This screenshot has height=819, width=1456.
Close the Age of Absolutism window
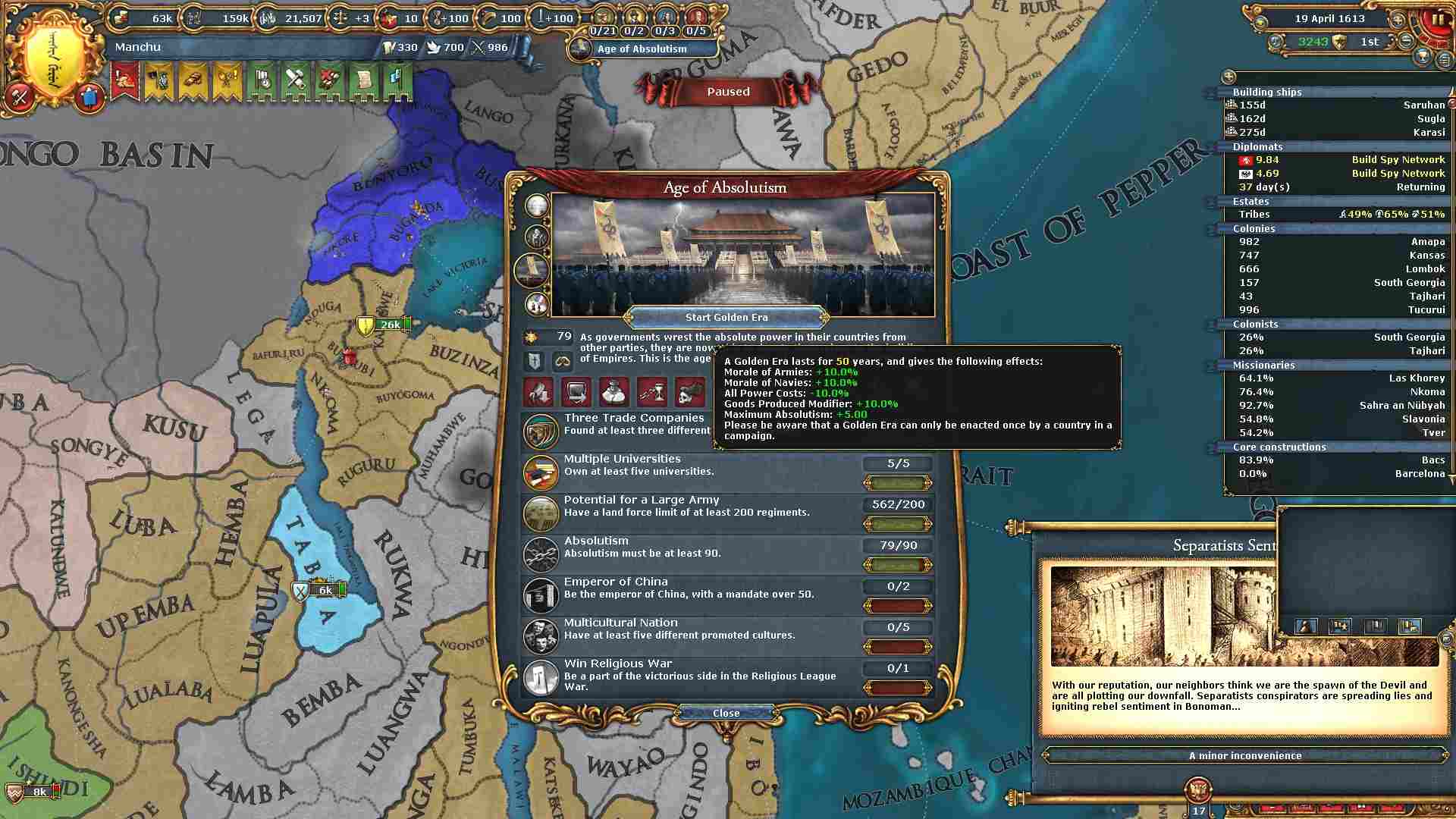(726, 714)
